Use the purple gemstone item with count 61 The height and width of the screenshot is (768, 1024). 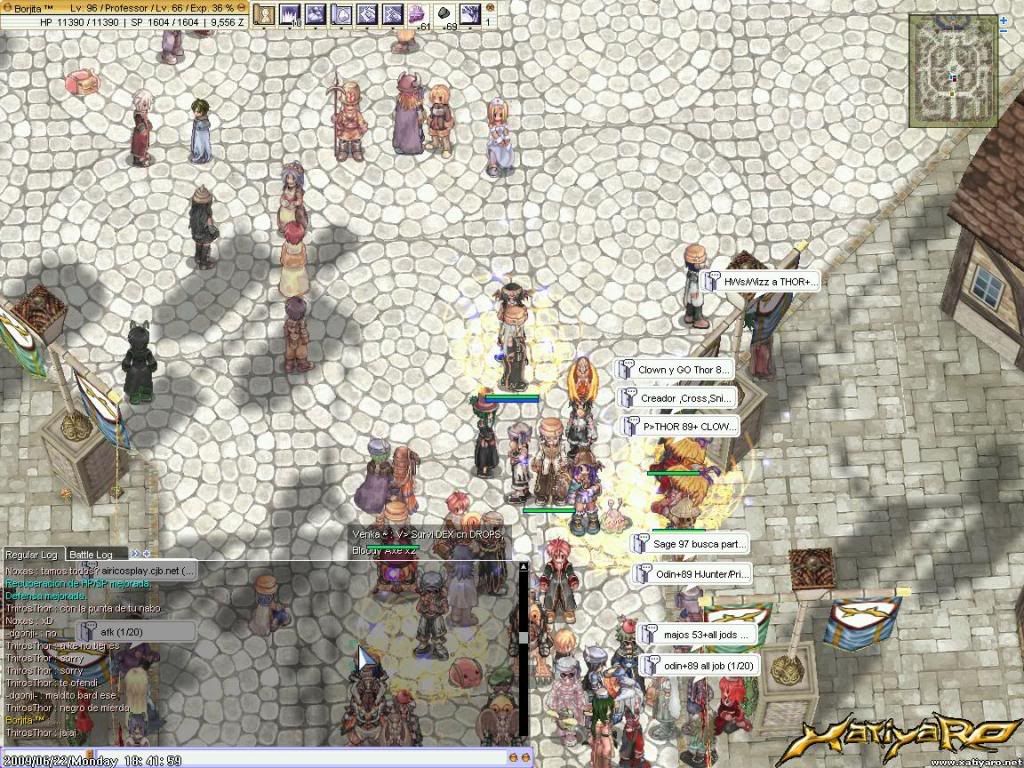coord(416,14)
